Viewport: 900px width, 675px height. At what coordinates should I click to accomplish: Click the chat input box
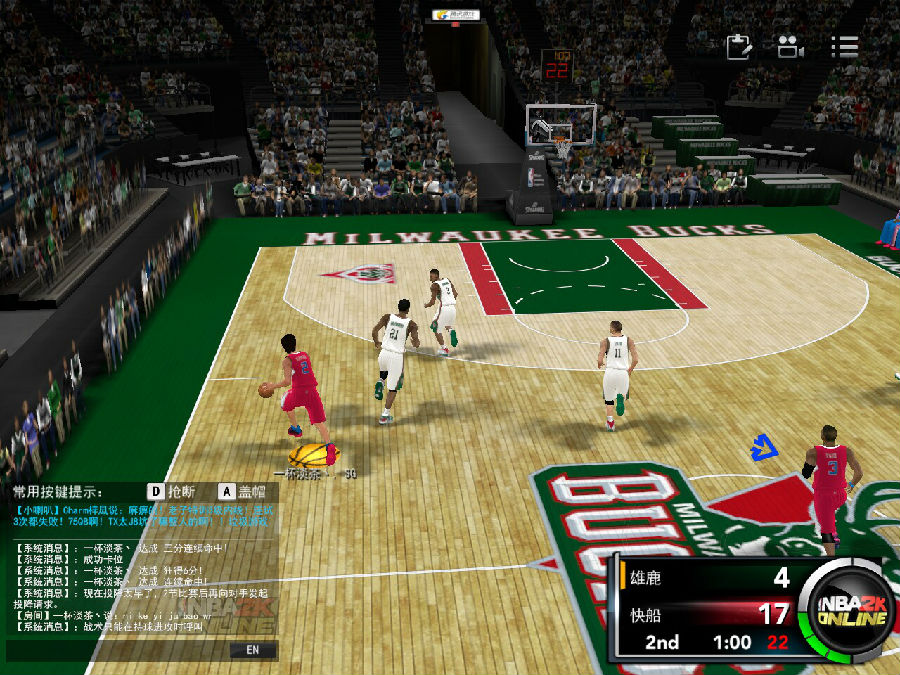(x=120, y=650)
